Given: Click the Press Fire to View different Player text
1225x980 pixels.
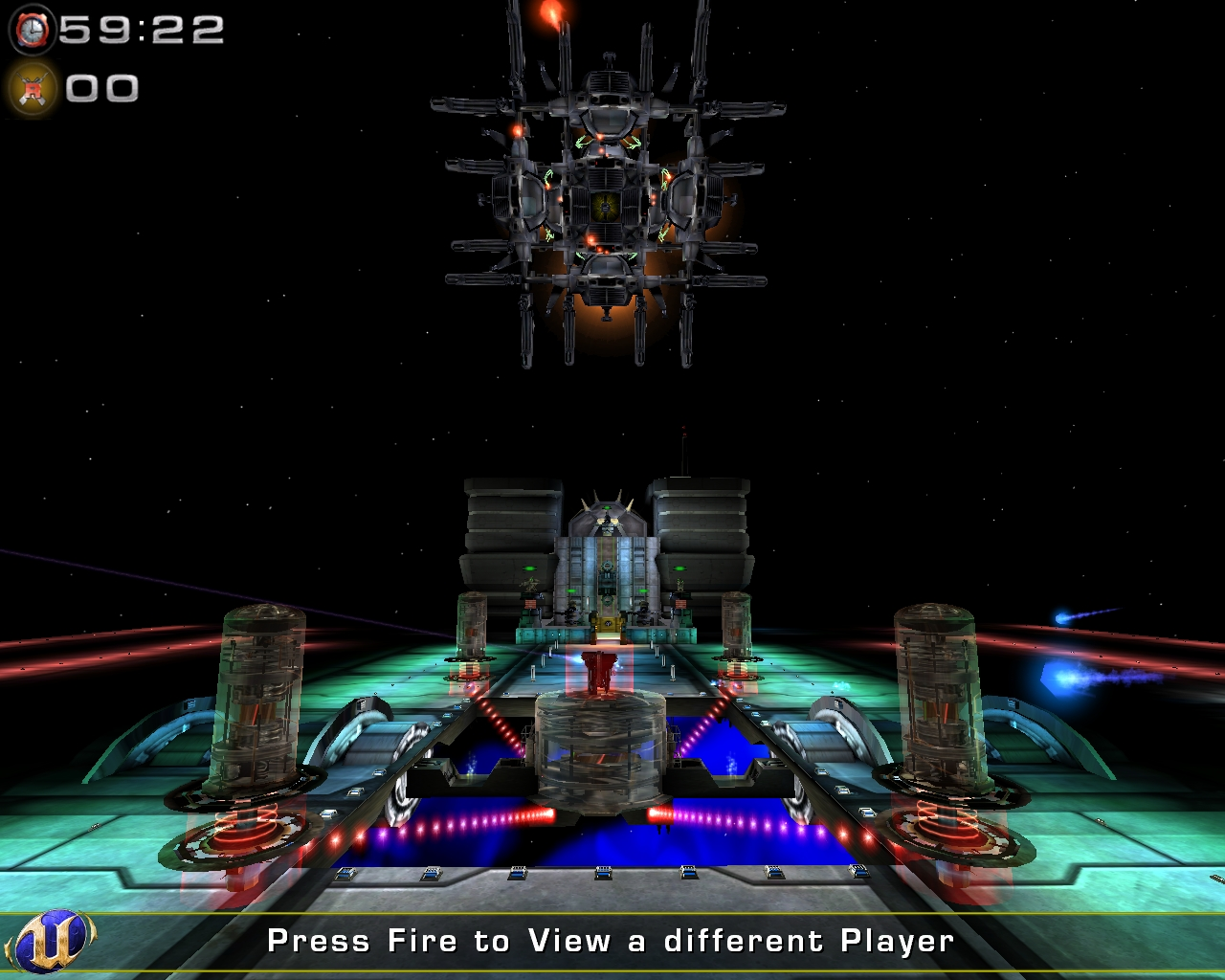Looking at the screenshot, I should (x=611, y=941).
